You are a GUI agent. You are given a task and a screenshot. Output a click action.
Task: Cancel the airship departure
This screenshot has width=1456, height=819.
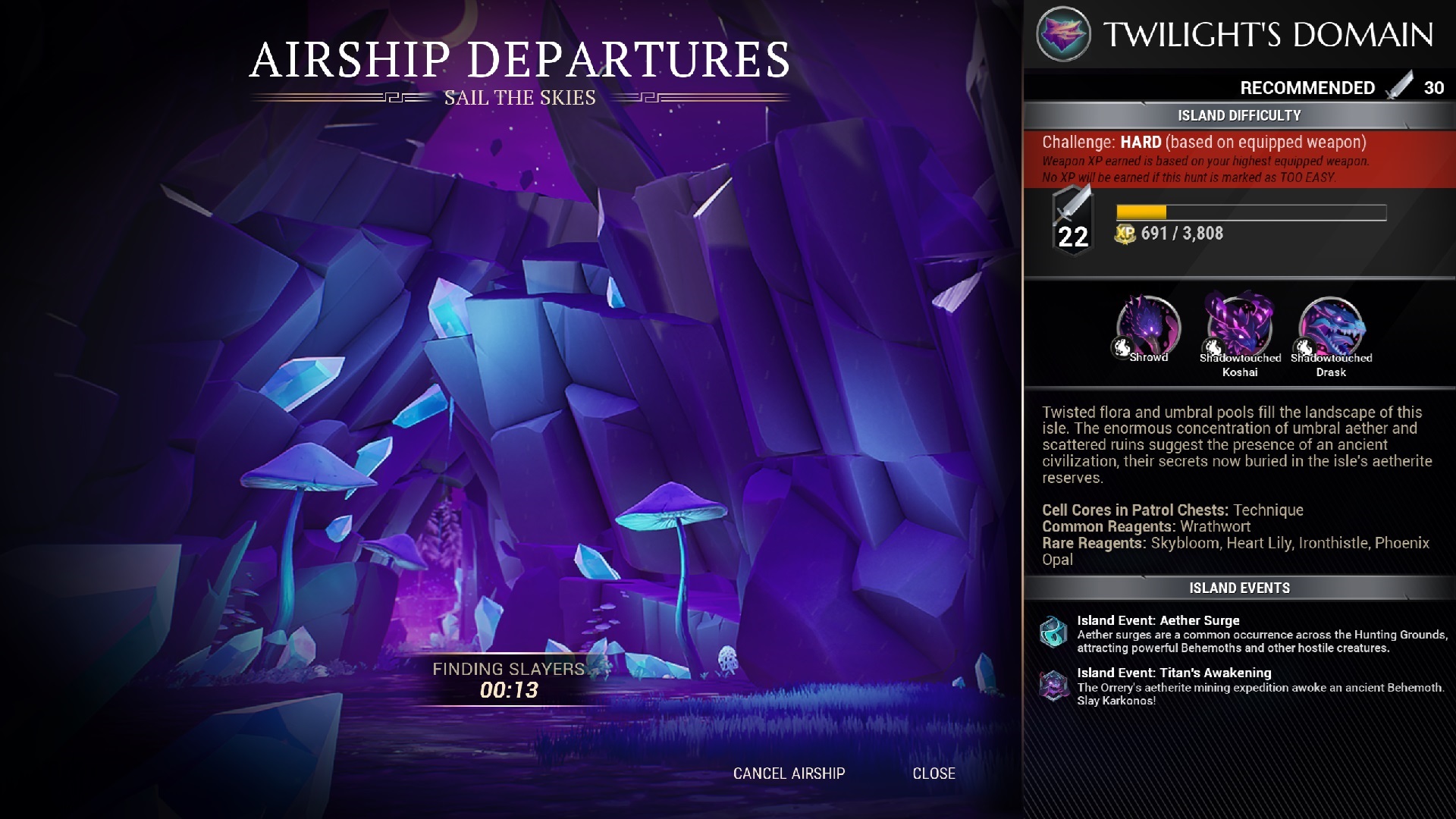pyautogui.click(x=789, y=773)
